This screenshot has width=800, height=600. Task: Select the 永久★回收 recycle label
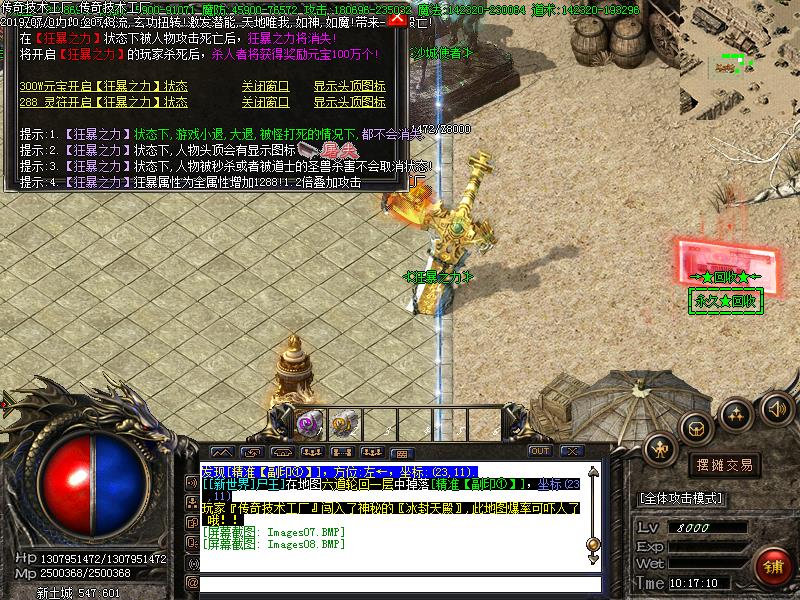[x=726, y=300]
